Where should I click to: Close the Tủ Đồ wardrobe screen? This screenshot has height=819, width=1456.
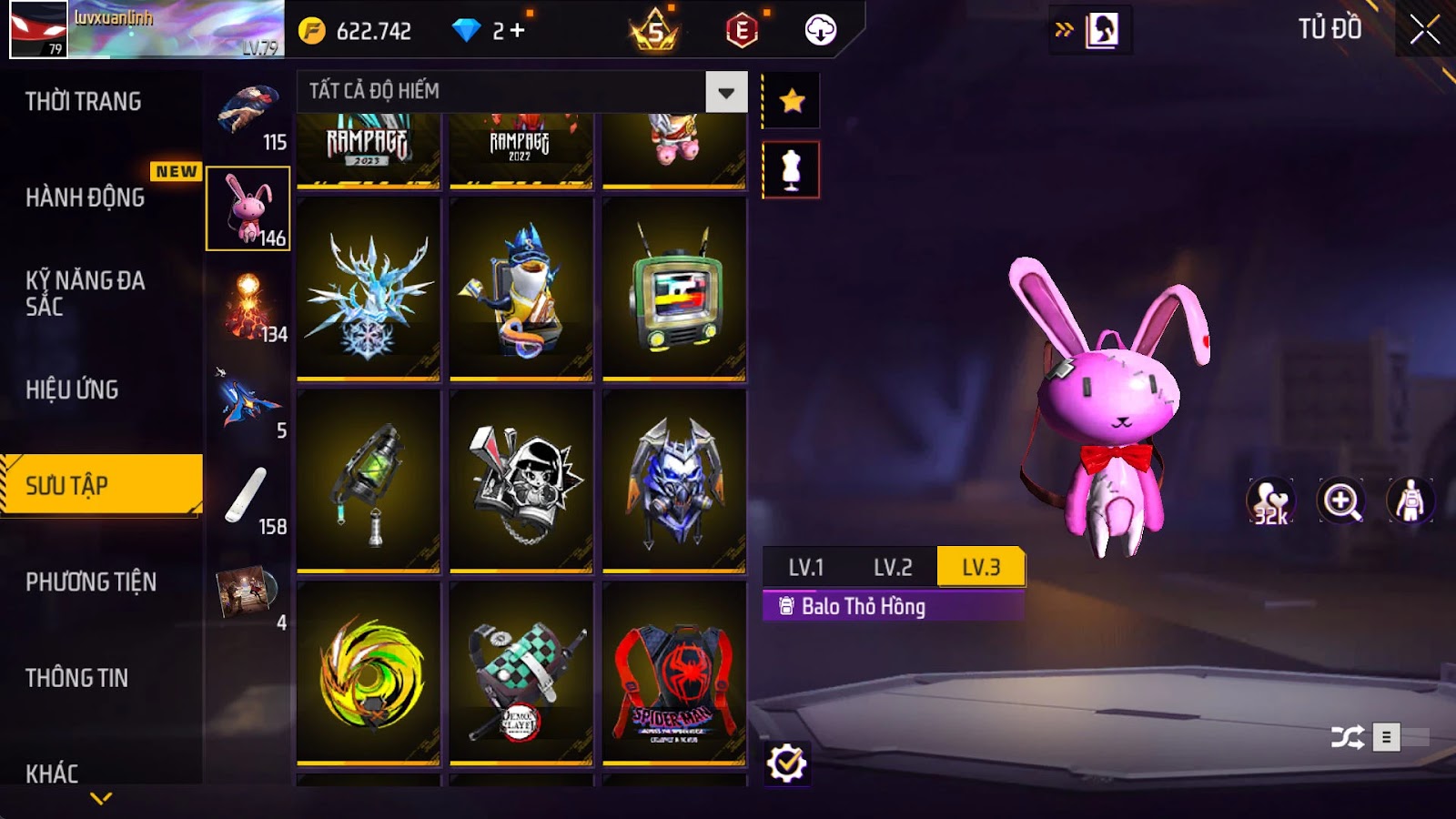pyautogui.click(x=1424, y=30)
